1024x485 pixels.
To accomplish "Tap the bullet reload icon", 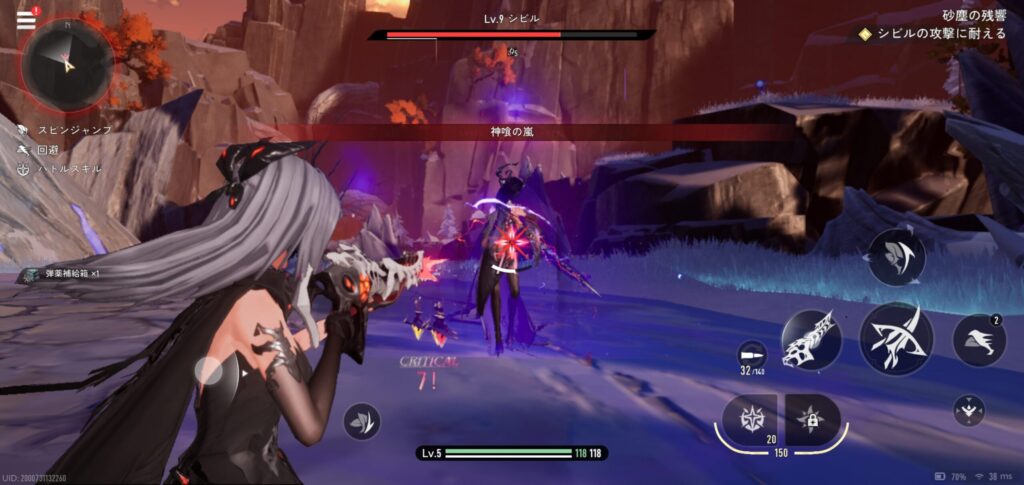I will [x=751, y=355].
